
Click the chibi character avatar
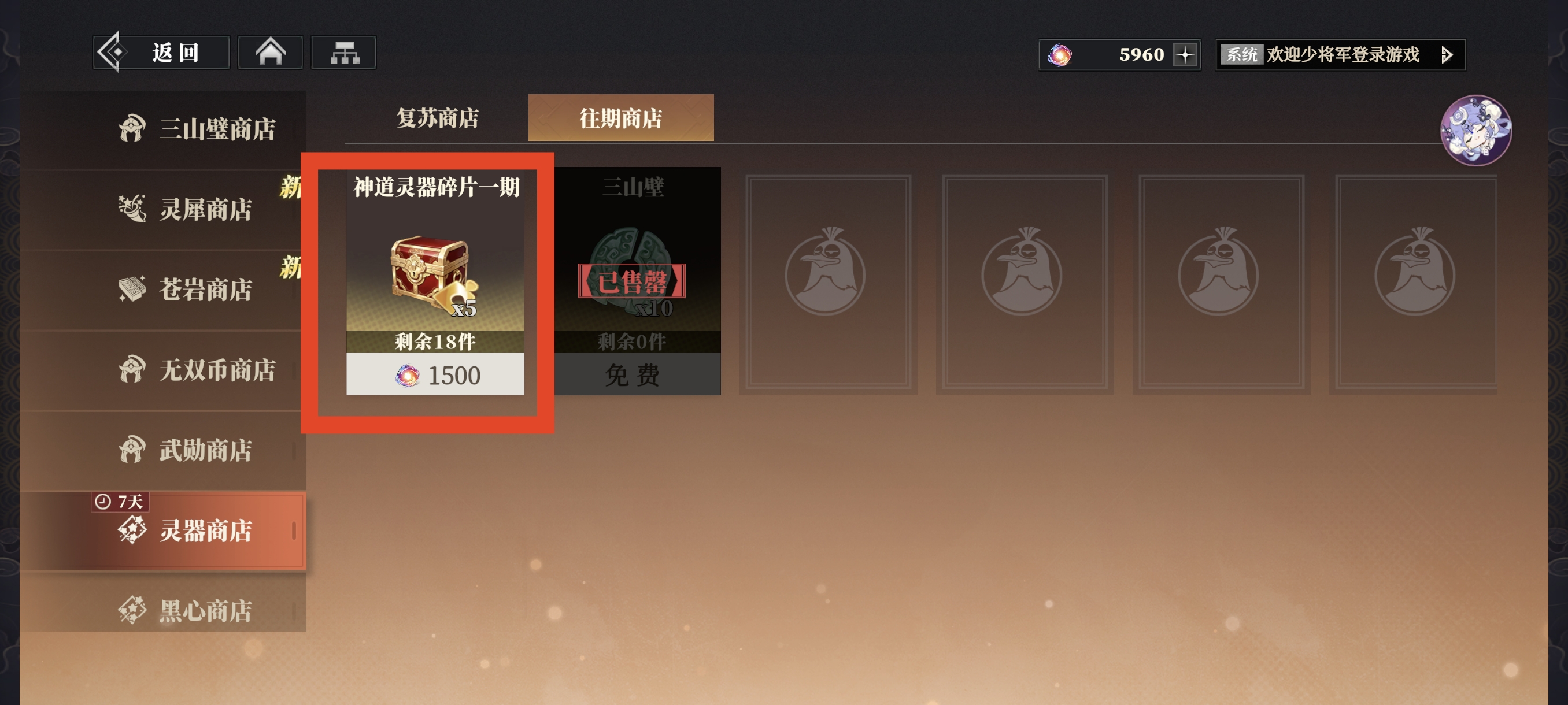tap(1475, 130)
